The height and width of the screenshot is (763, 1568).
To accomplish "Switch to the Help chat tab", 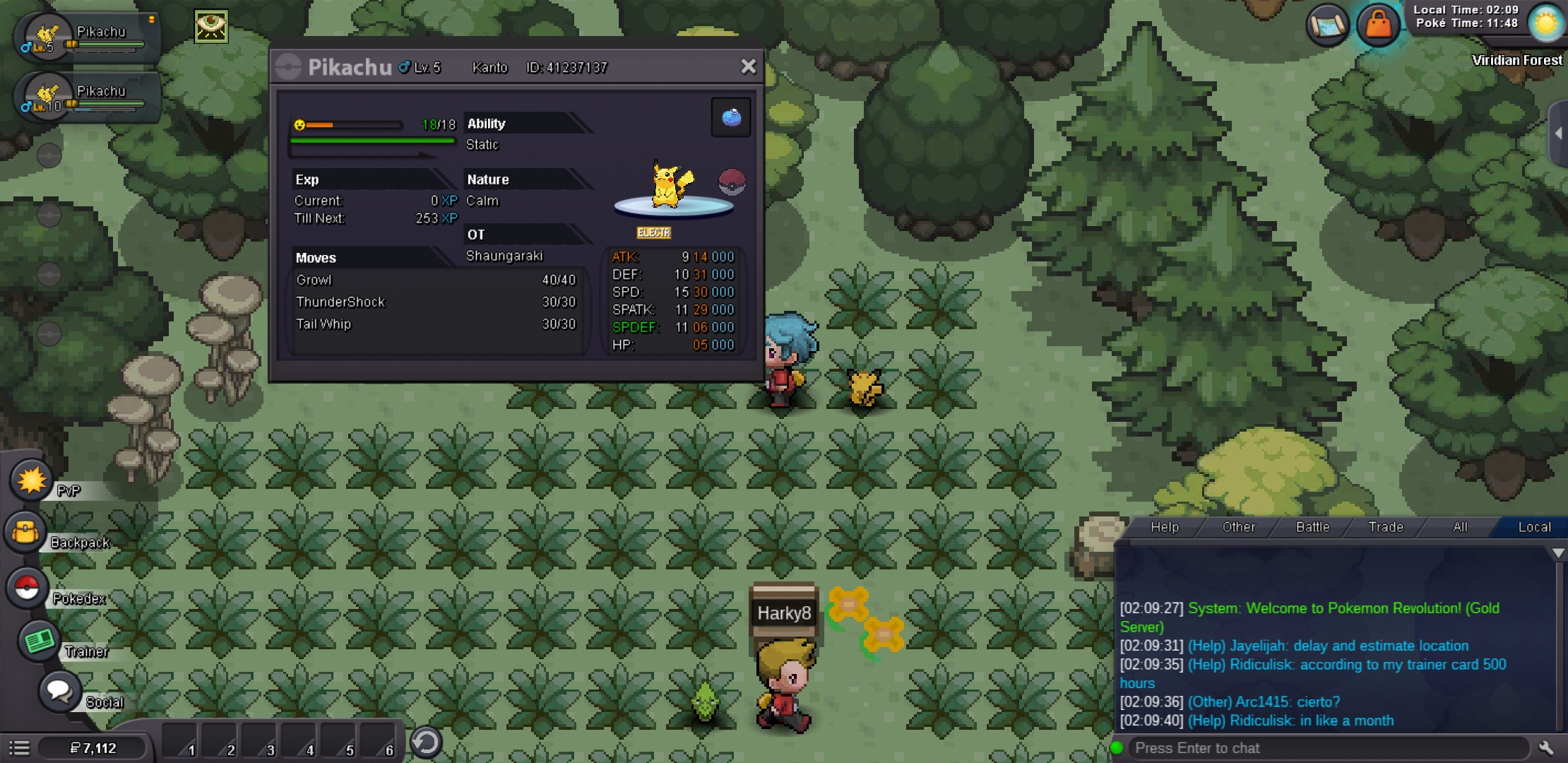I will 1164,527.
